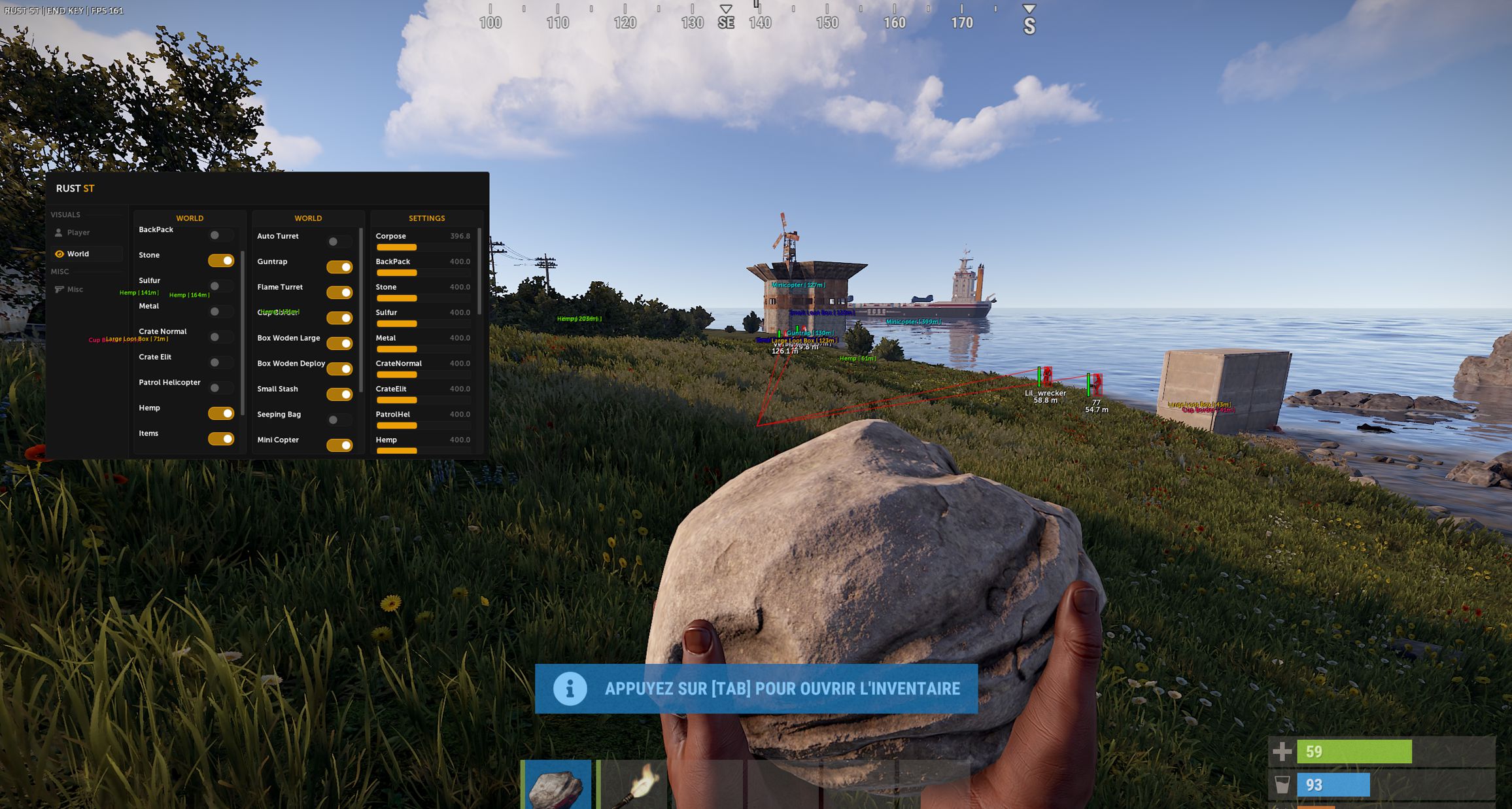Image resolution: width=1512 pixels, height=809 pixels.
Task: Switch to the Player tab in the overlay
Action: tap(78, 233)
